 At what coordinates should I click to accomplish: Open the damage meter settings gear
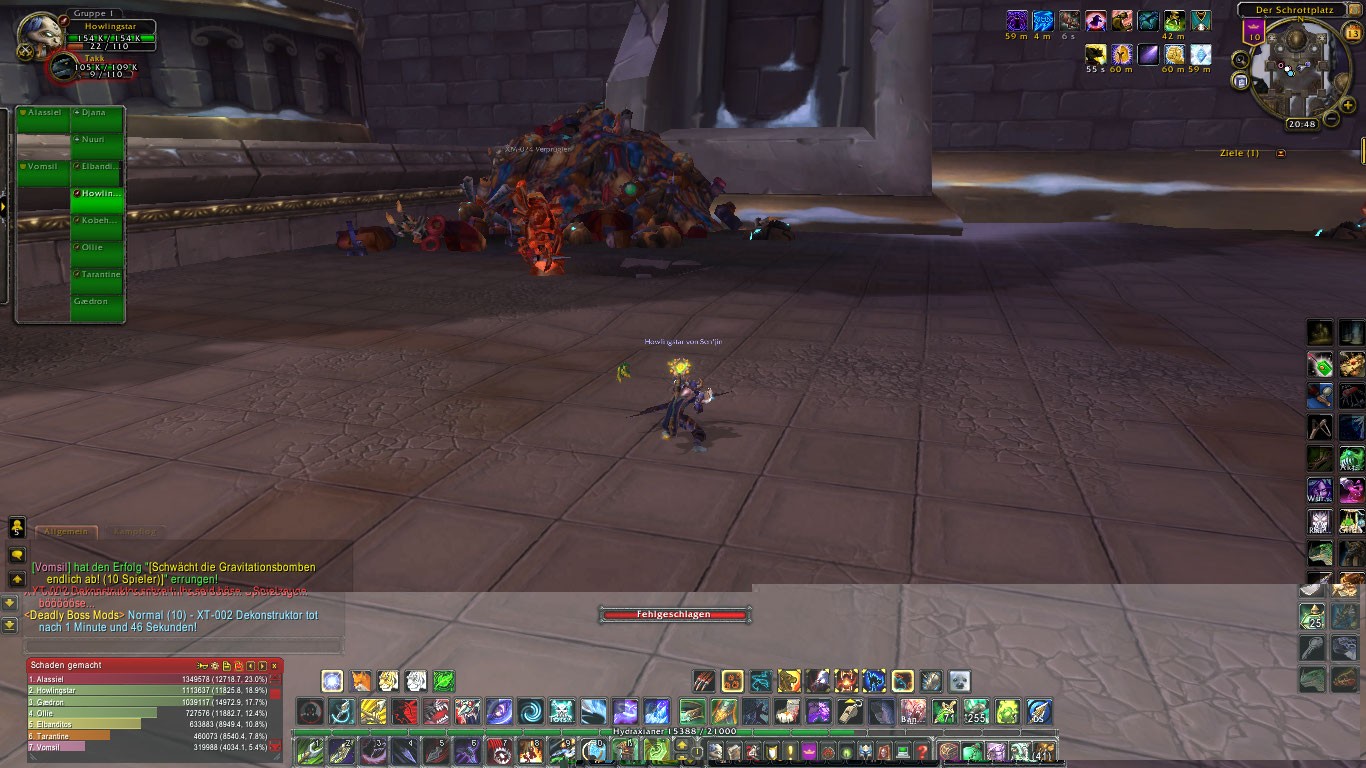point(214,666)
